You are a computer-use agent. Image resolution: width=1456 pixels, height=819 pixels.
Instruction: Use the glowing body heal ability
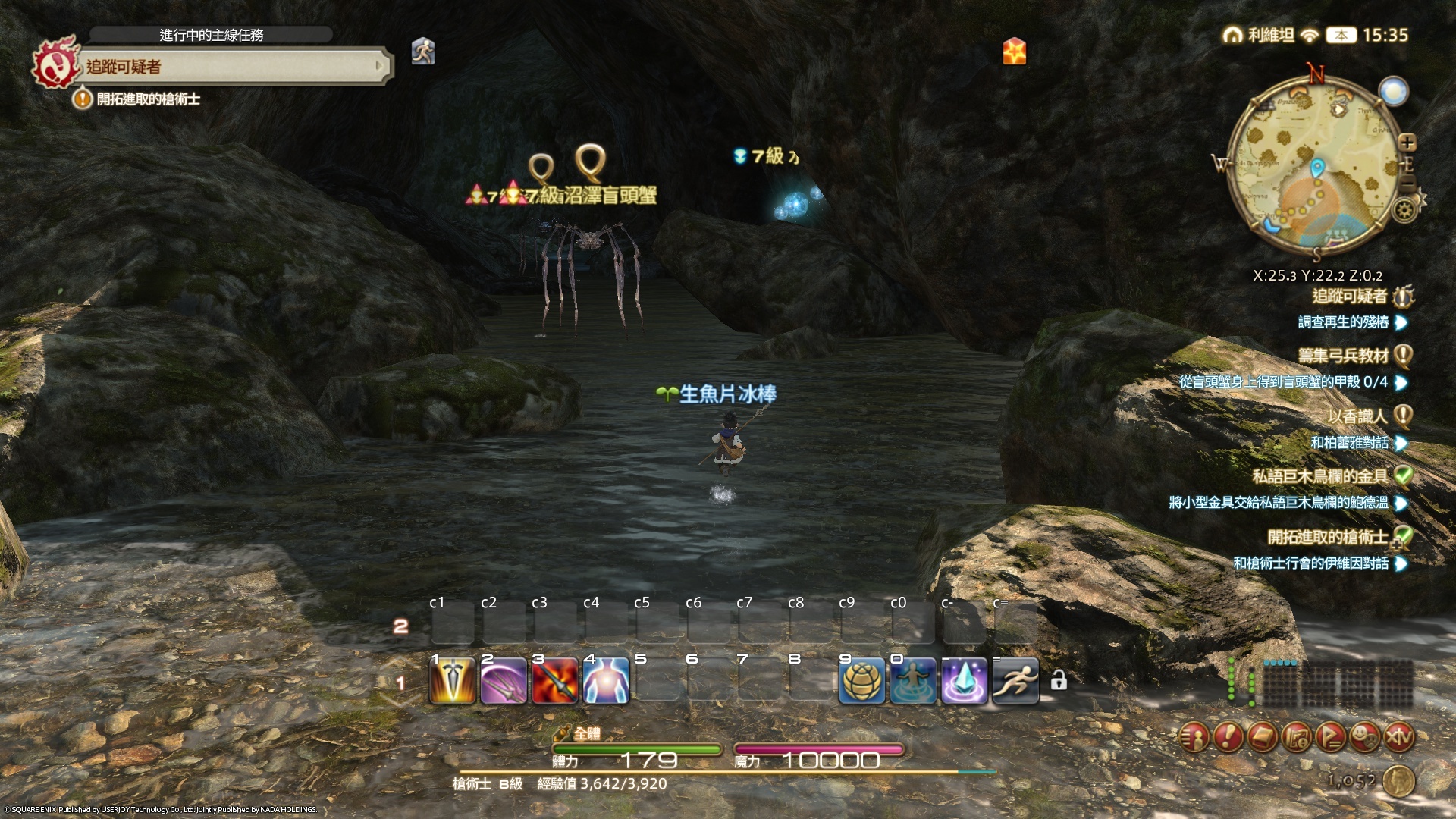[x=606, y=681]
